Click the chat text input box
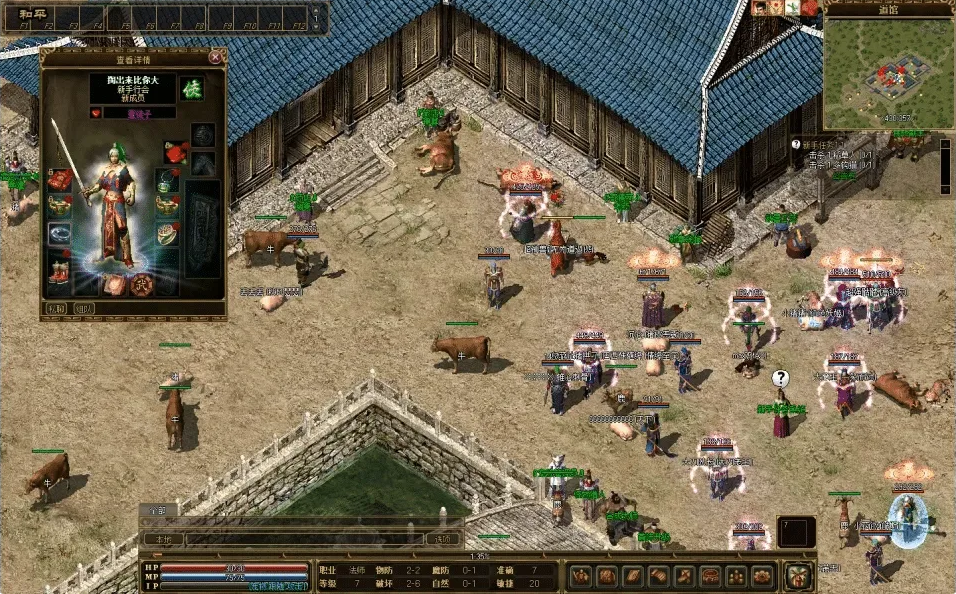956x594 pixels. coord(300,539)
